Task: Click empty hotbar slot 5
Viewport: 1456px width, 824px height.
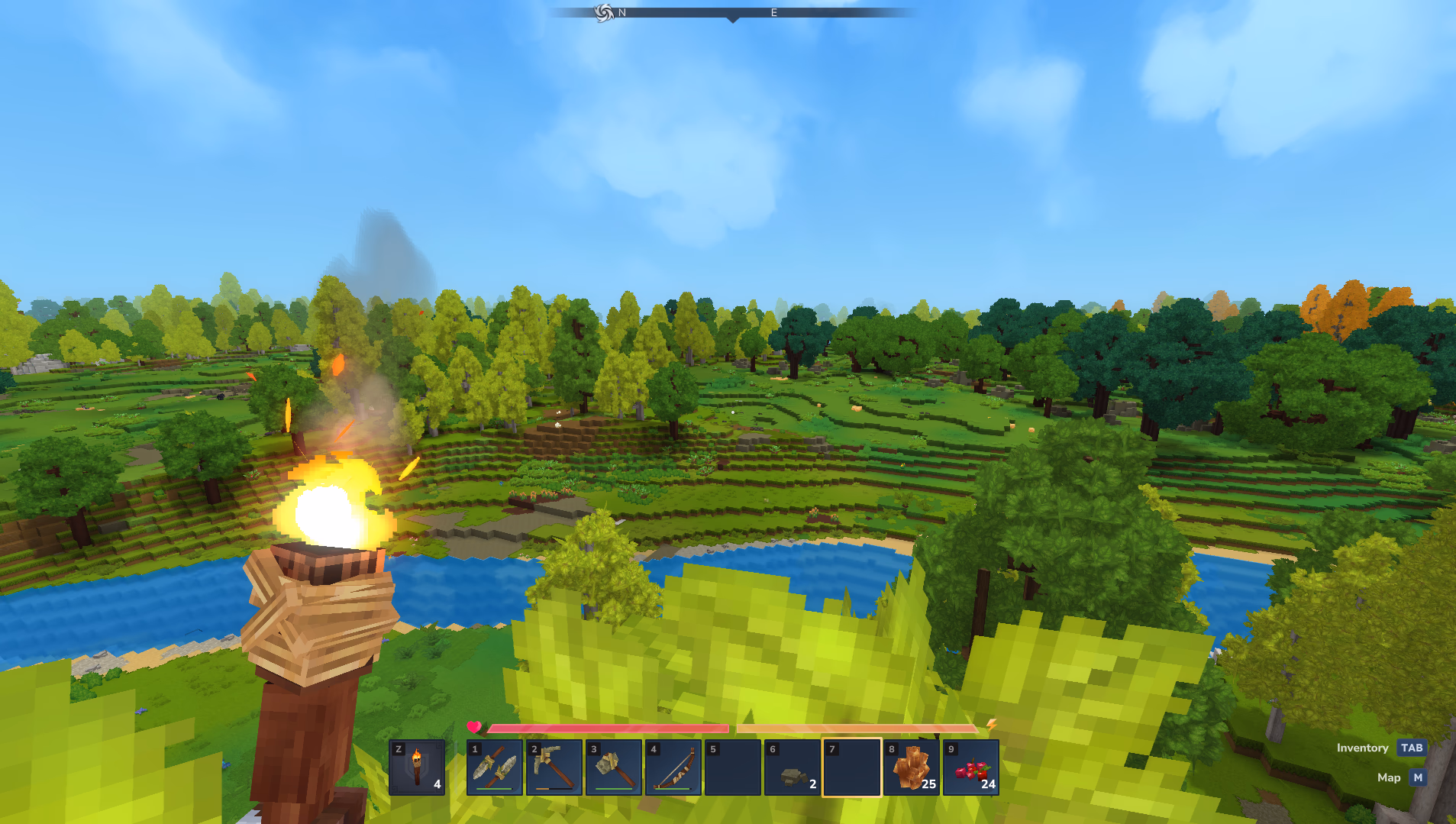Action: click(733, 767)
